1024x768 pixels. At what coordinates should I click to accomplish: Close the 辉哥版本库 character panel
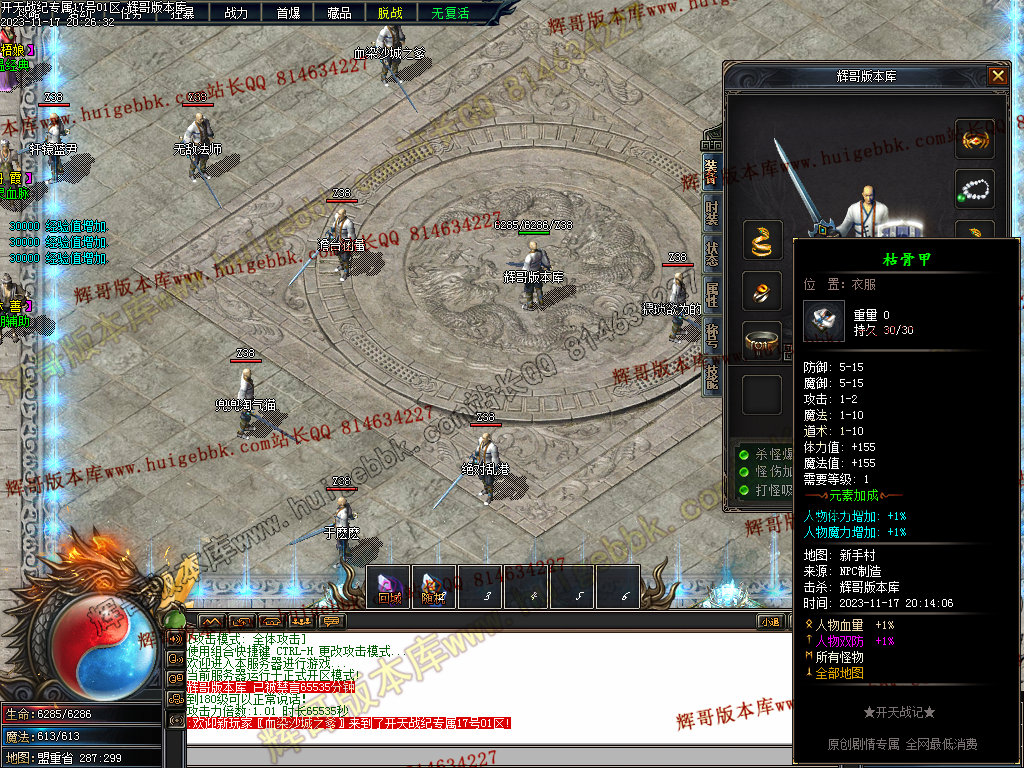(997, 75)
